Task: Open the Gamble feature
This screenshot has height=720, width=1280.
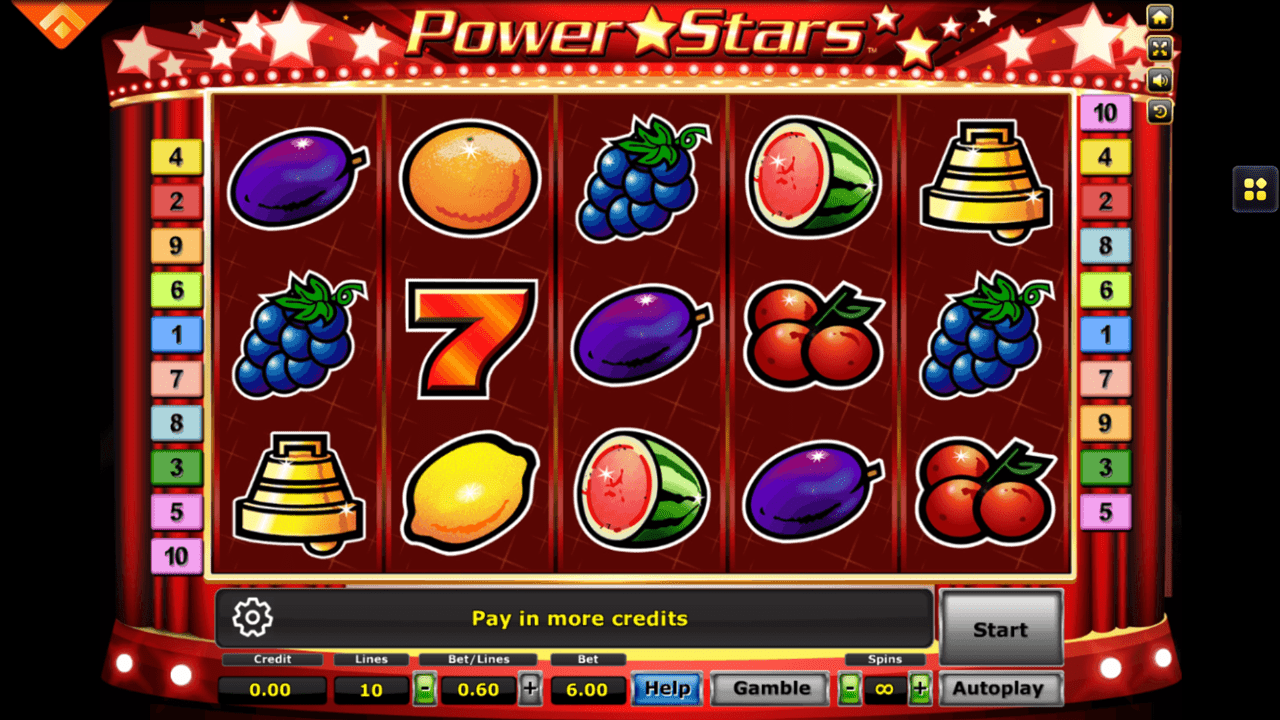Action: click(x=768, y=688)
